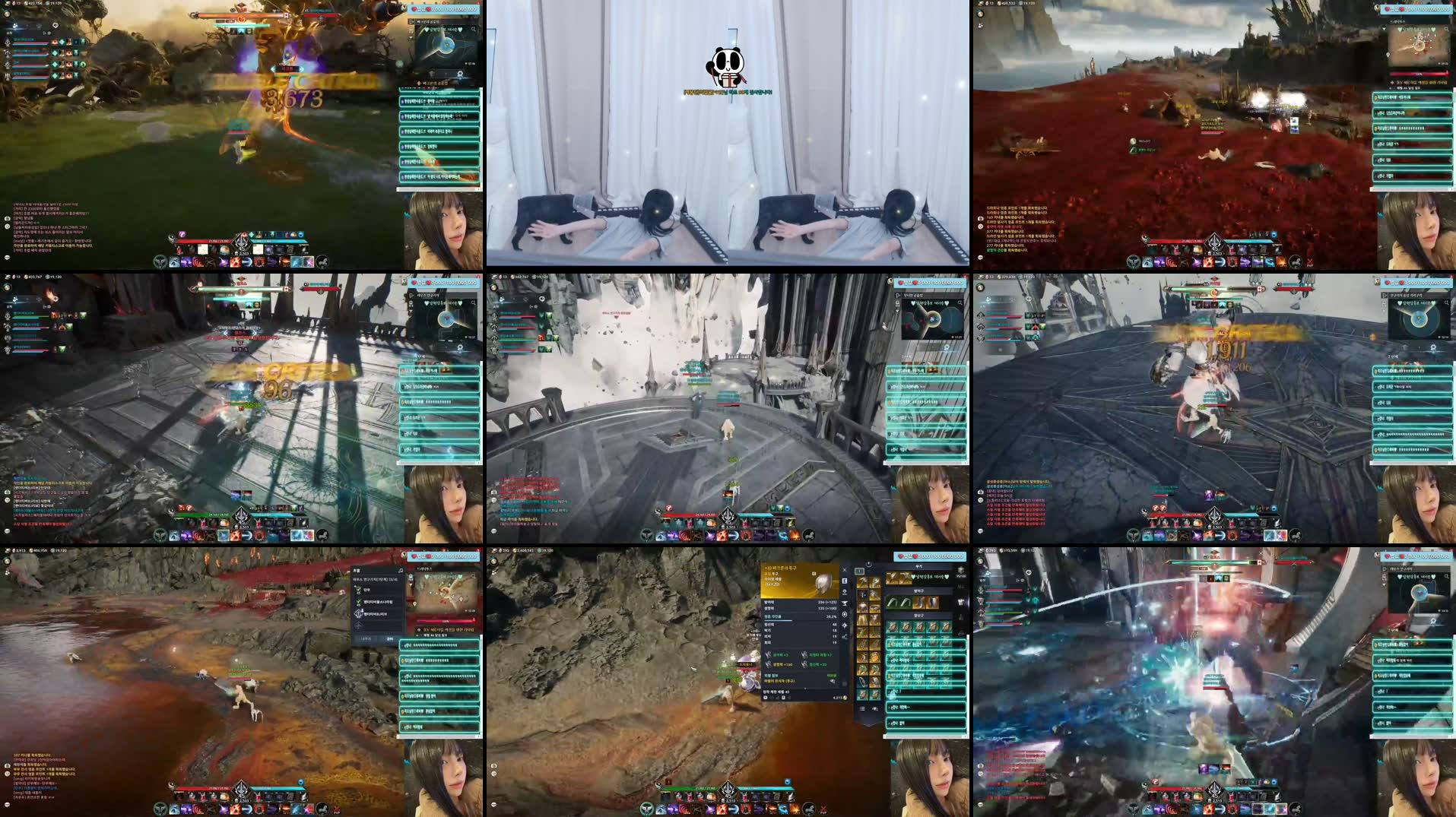Enable the blue auto-move toggle above the hotbar
The height and width of the screenshot is (817, 1456).
click(x=788, y=781)
